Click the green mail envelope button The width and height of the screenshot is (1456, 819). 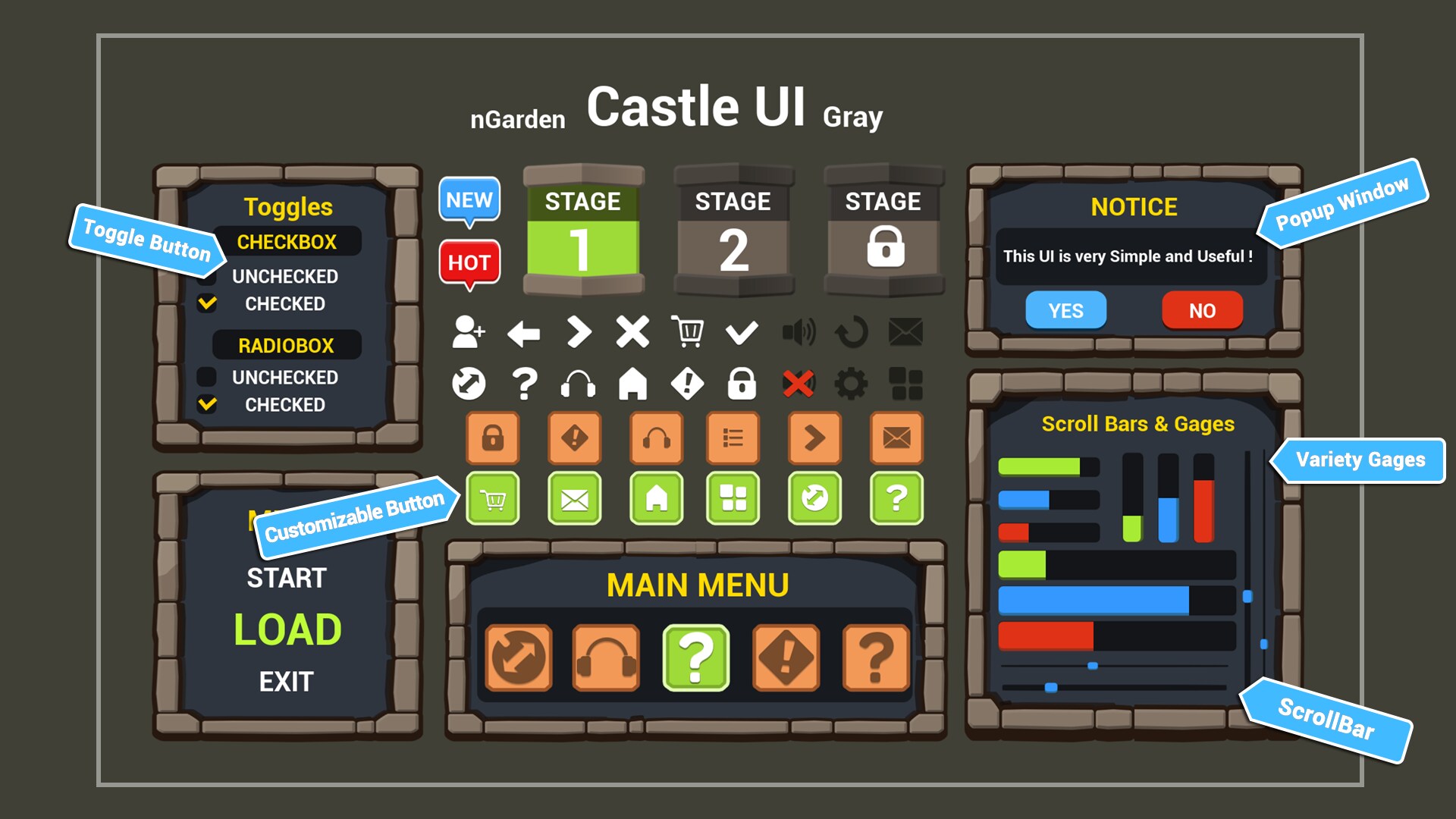point(574,499)
